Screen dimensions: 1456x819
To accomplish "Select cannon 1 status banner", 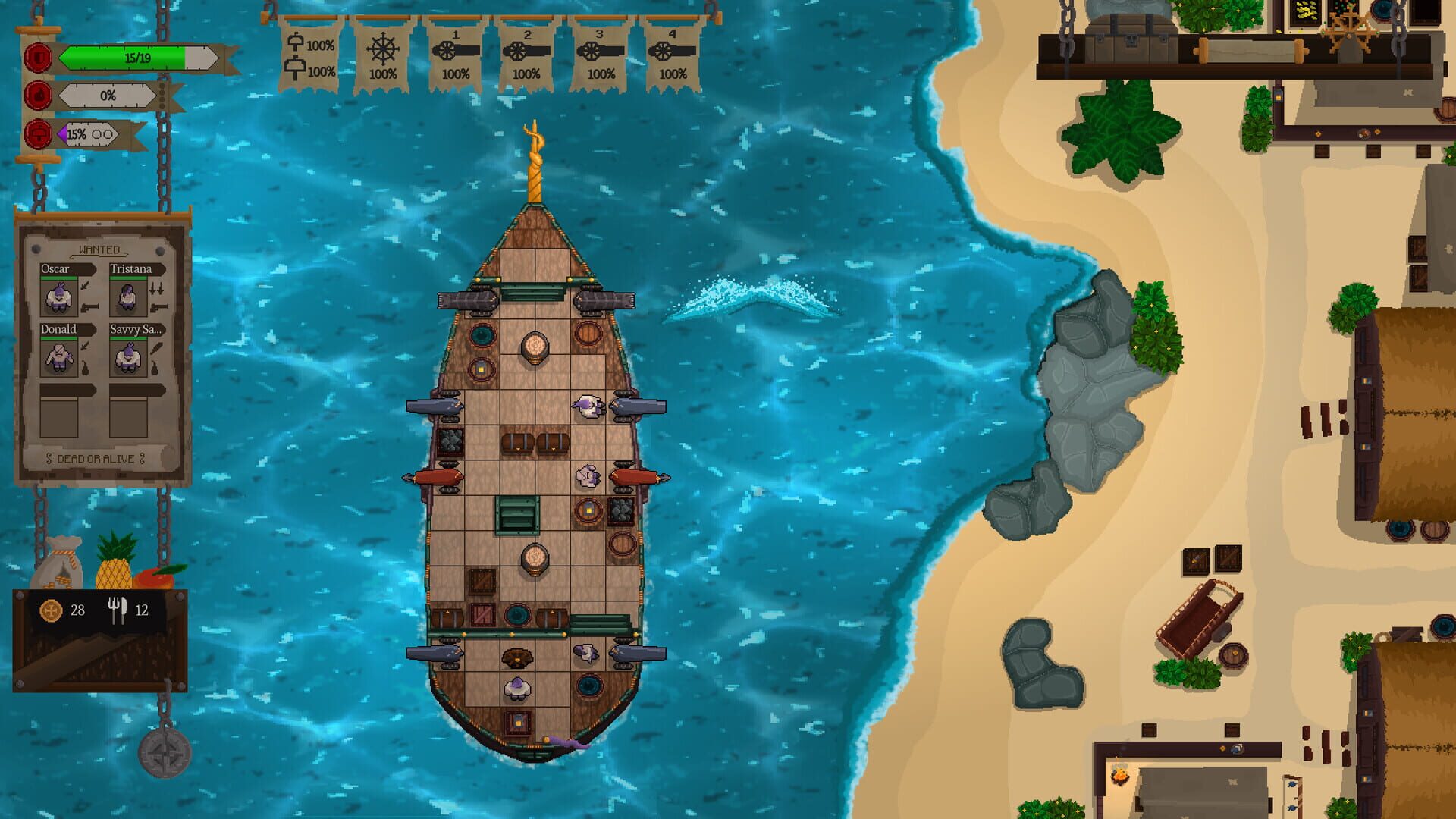I will point(455,55).
